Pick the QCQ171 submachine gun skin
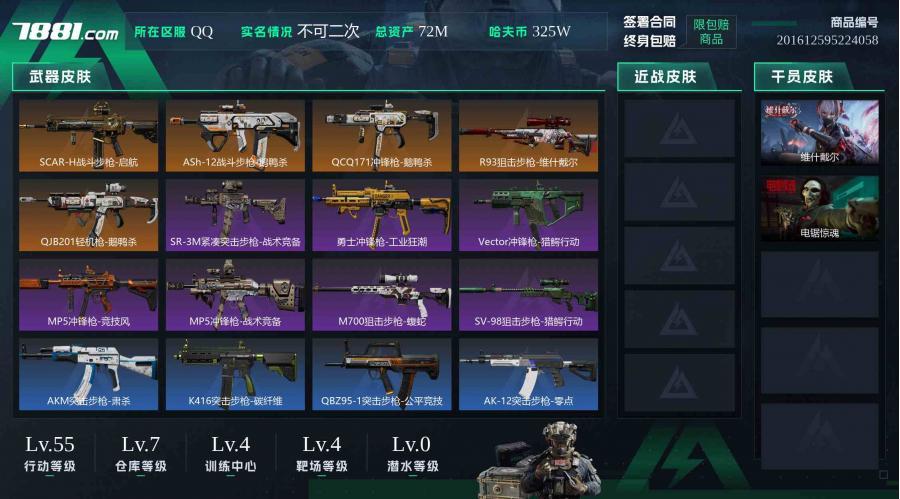Screen dimensions: 900x499 pyautogui.click(x=382, y=135)
